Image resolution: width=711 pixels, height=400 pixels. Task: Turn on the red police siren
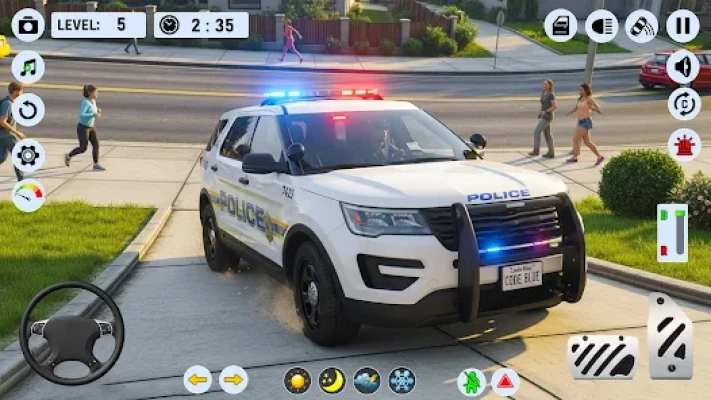683,145
